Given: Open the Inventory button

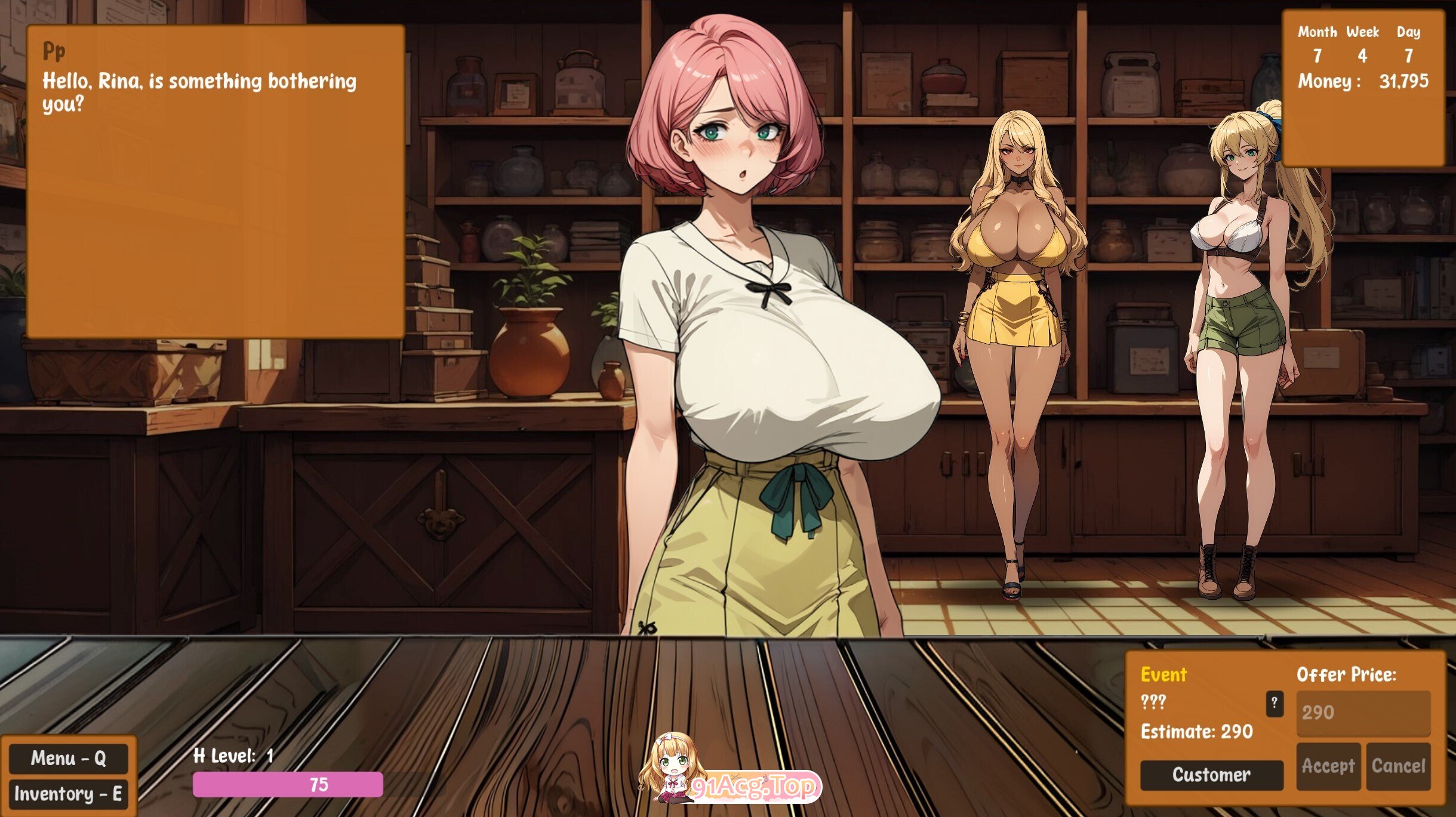Looking at the screenshot, I should pos(68,794).
